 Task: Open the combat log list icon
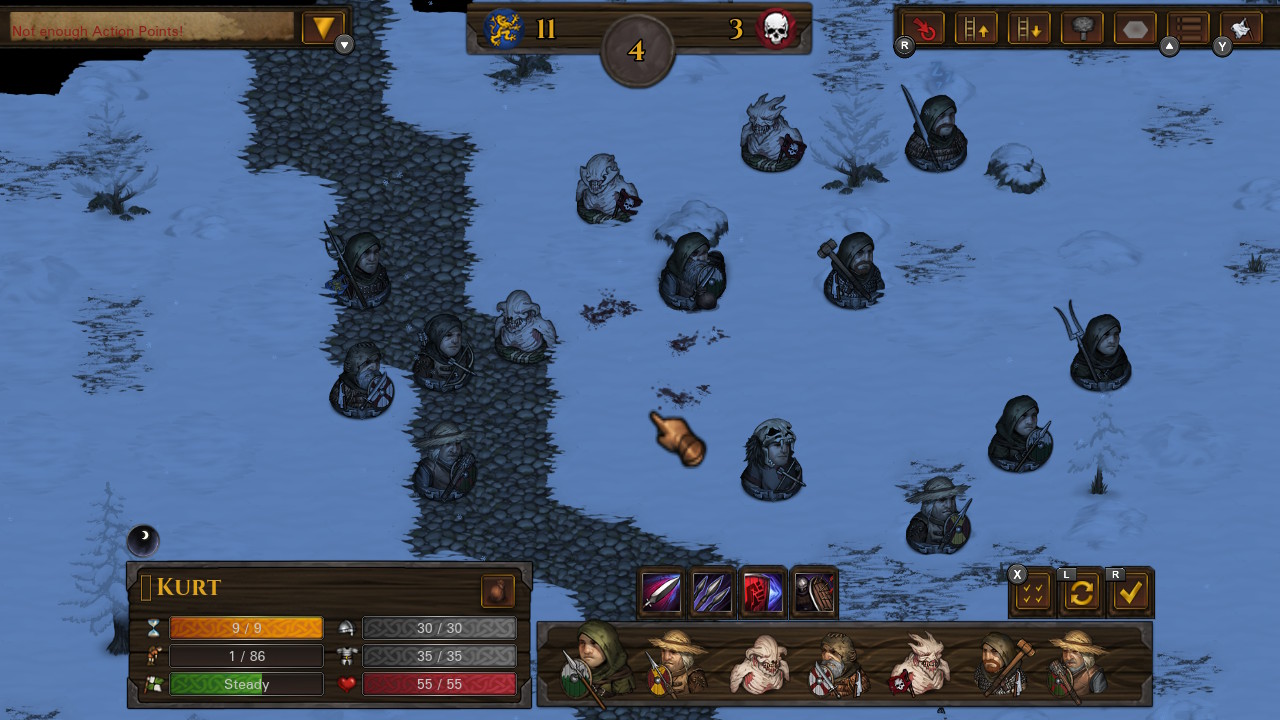pos(1187,28)
